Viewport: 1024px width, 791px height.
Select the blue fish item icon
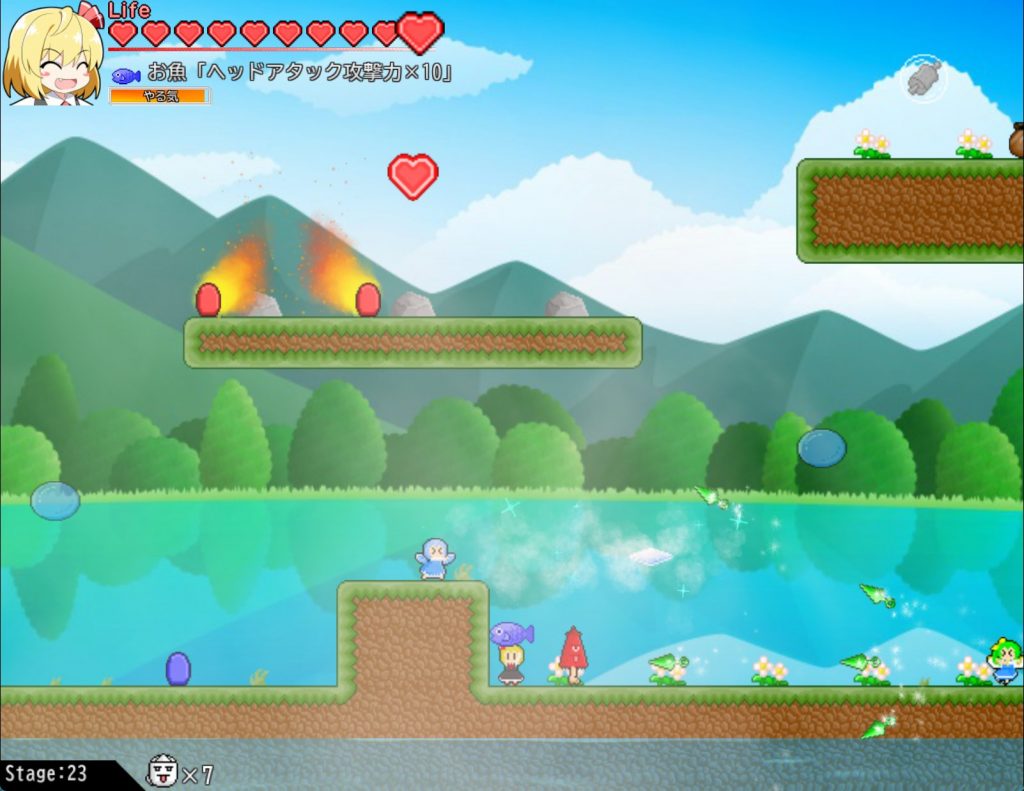point(125,75)
